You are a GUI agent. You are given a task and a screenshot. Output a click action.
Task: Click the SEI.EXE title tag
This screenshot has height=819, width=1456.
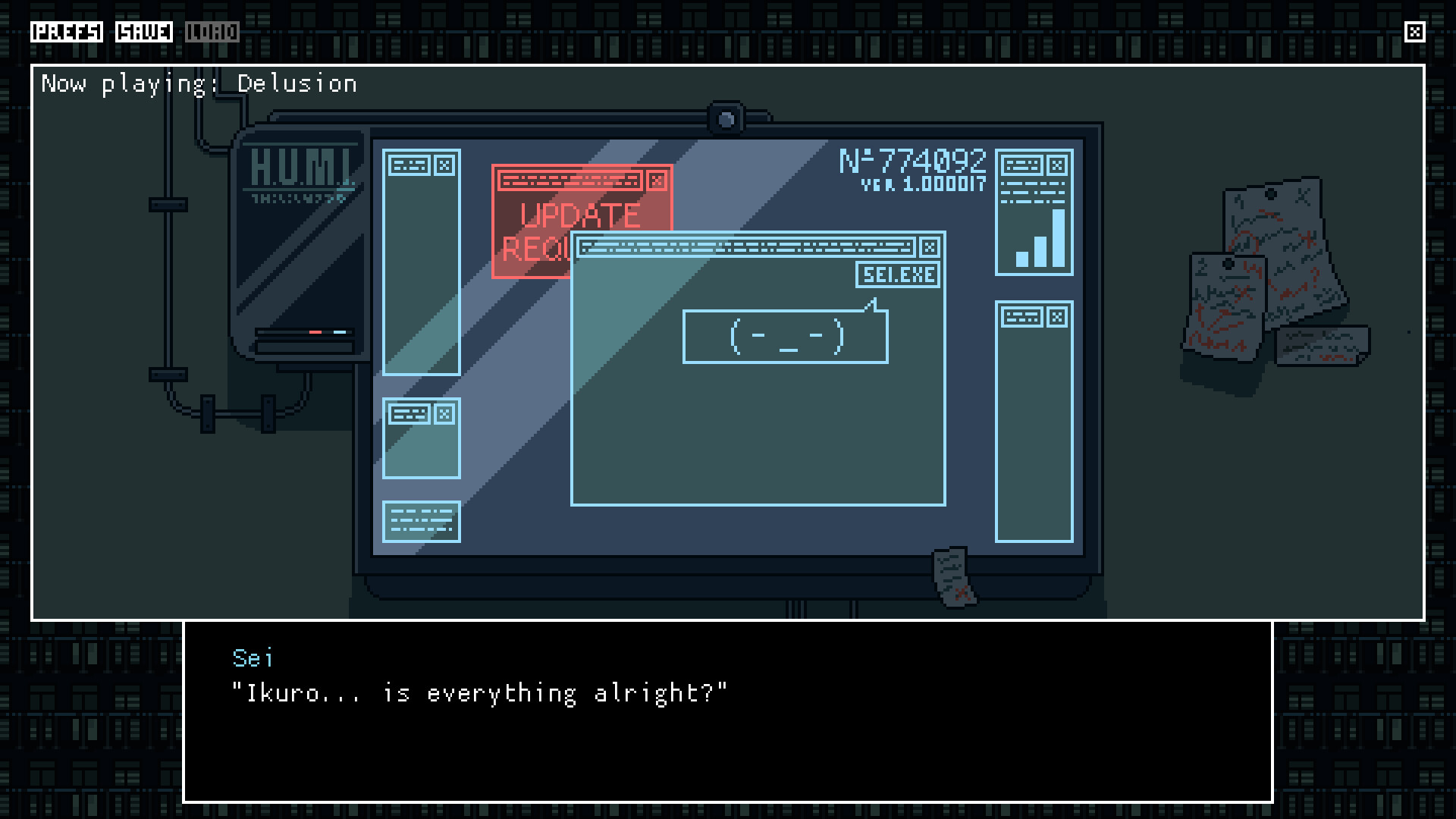(x=896, y=275)
